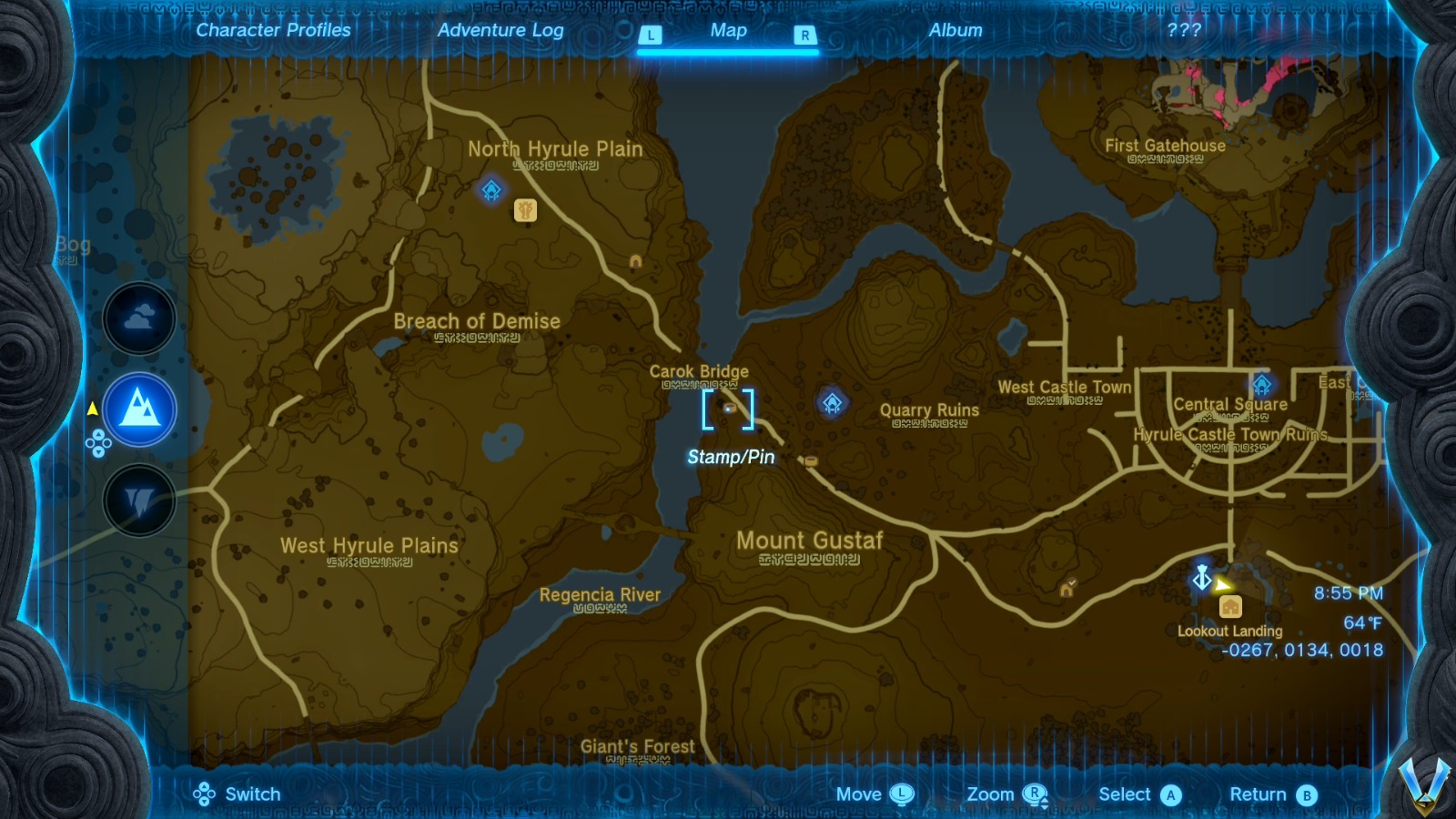Switch to the Depths map layer
The width and height of the screenshot is (1456, 819).
(138, 499)
